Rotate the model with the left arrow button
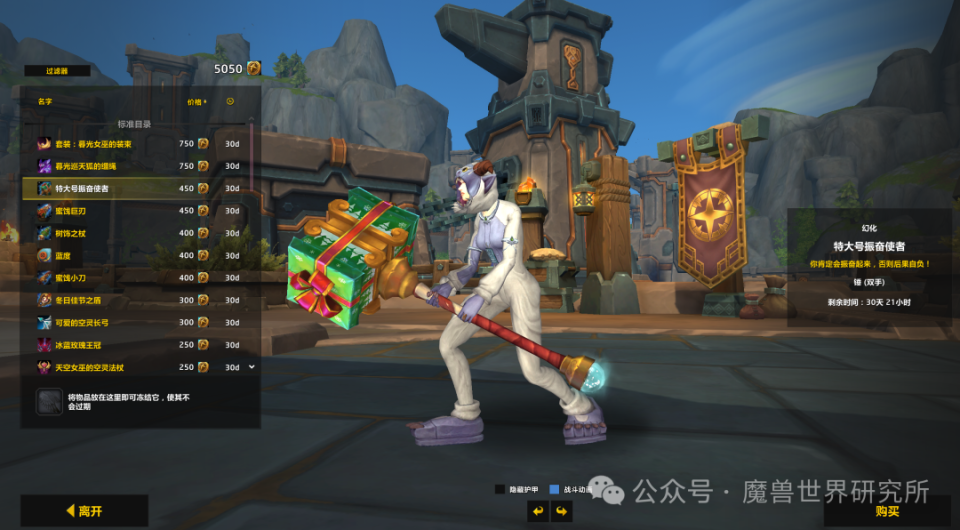The width and height of the screenshot is (960, 530). (x=537, y=512)
